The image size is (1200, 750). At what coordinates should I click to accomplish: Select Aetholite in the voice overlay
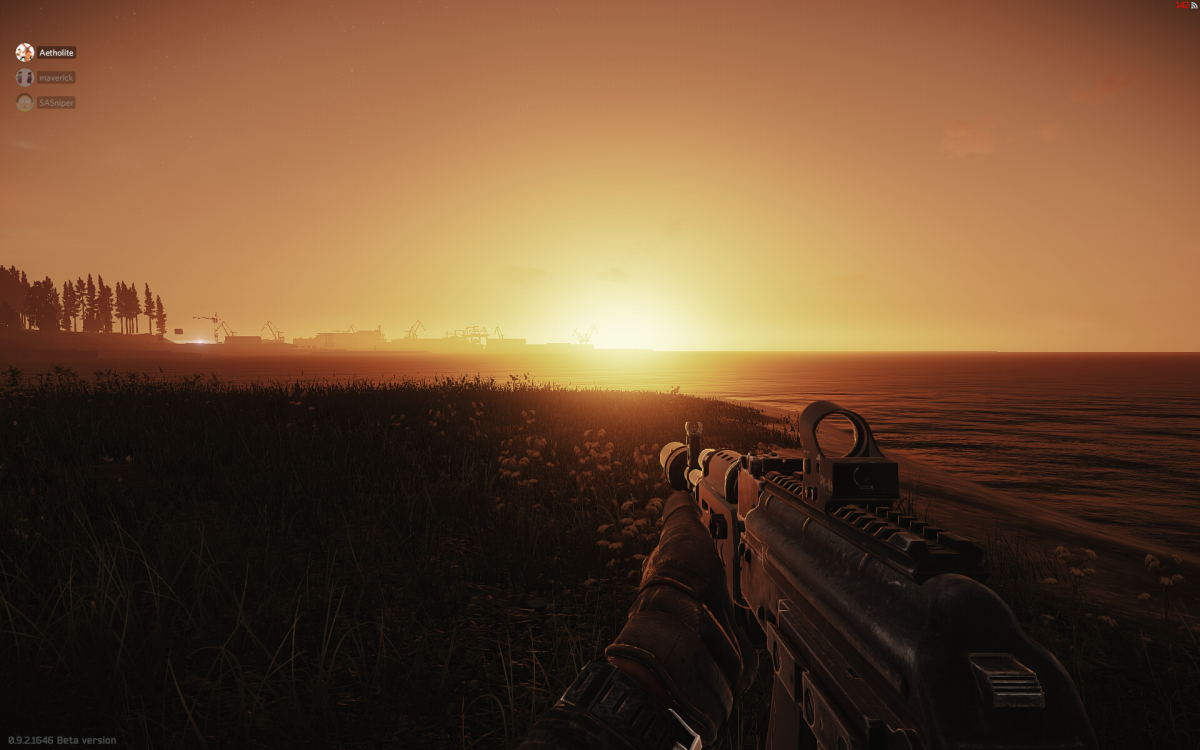56,52
